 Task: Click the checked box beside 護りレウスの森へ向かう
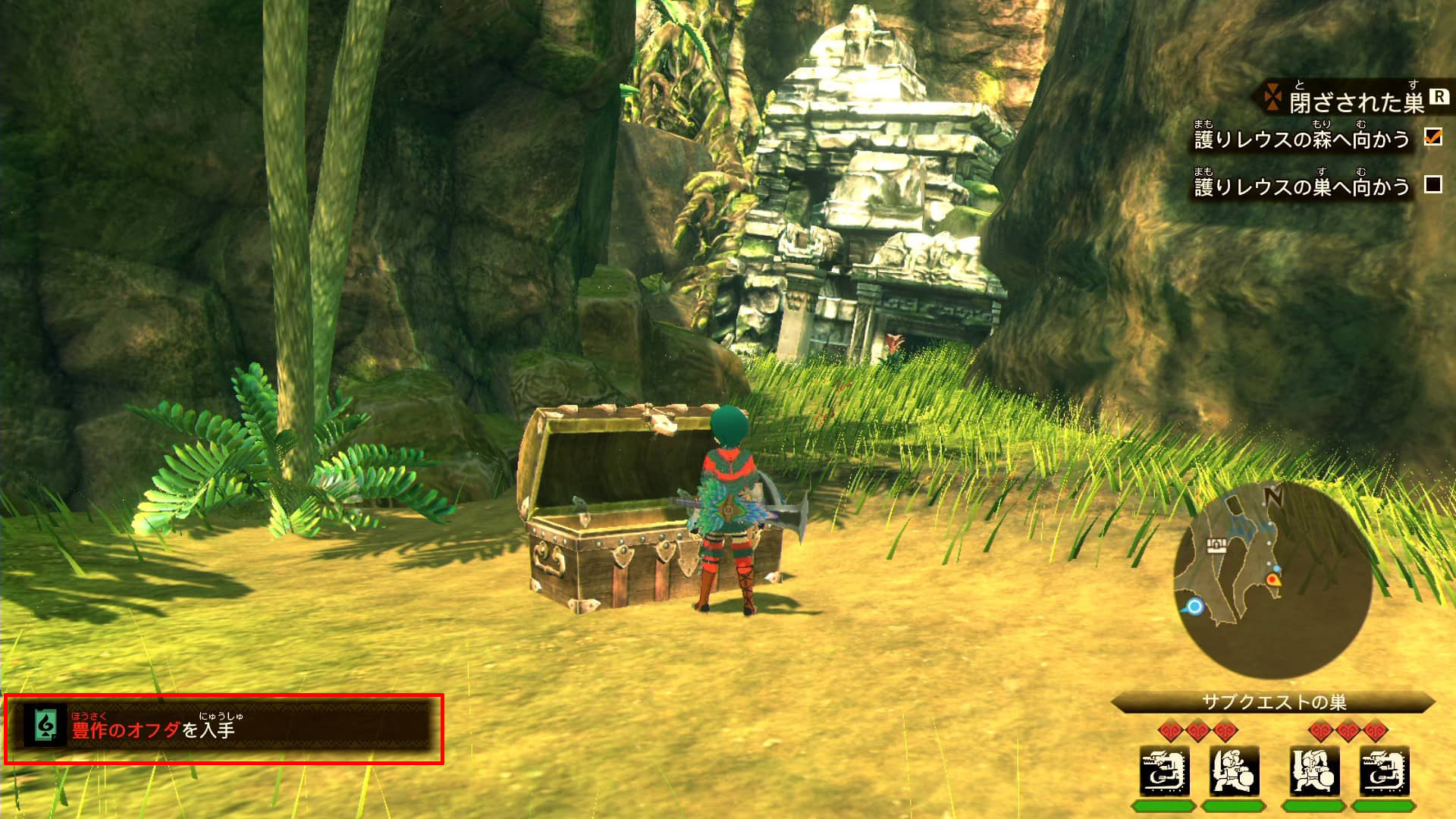coord(1432,136)
